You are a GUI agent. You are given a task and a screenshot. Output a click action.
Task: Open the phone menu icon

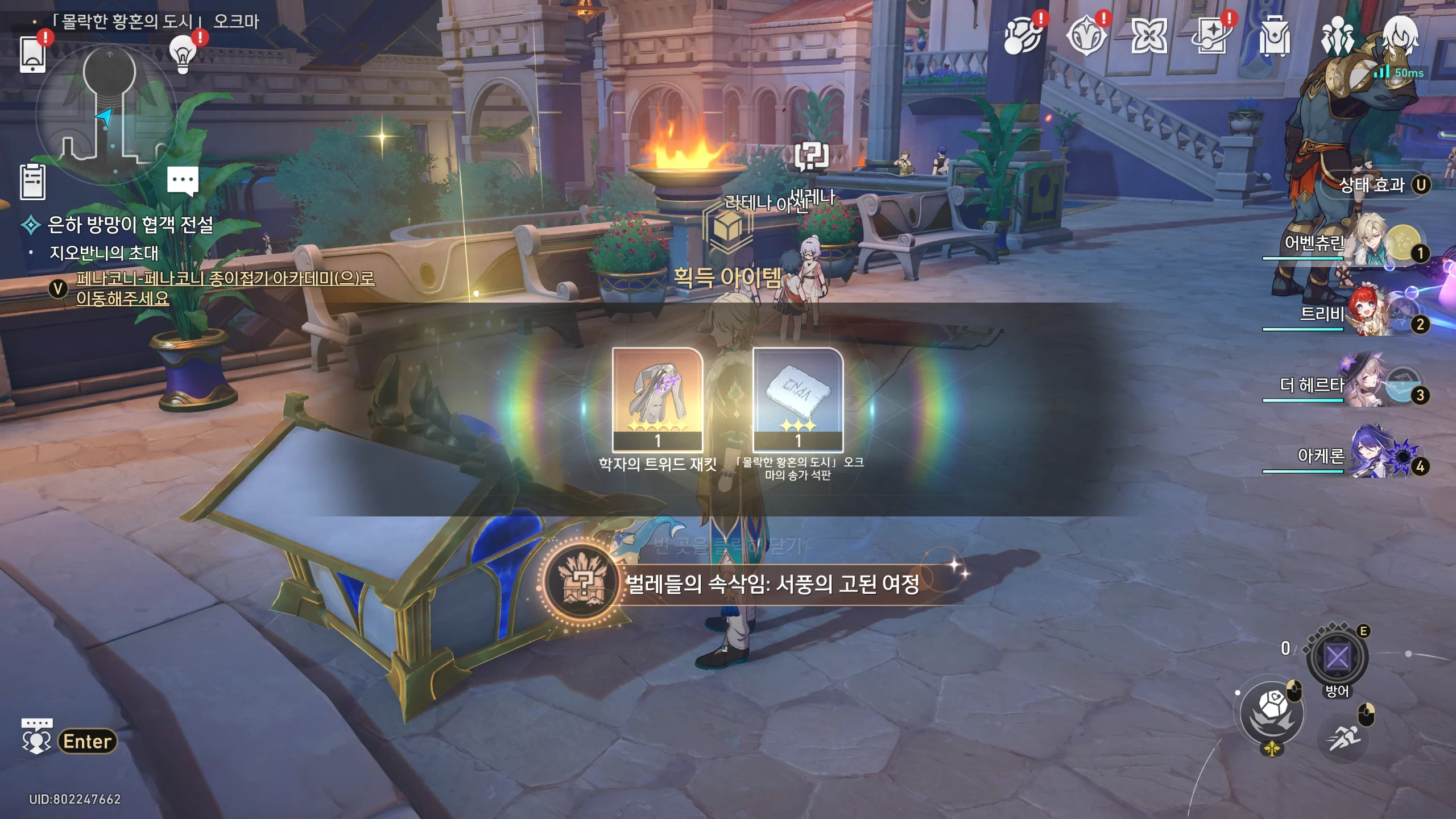tap(32, 54)
